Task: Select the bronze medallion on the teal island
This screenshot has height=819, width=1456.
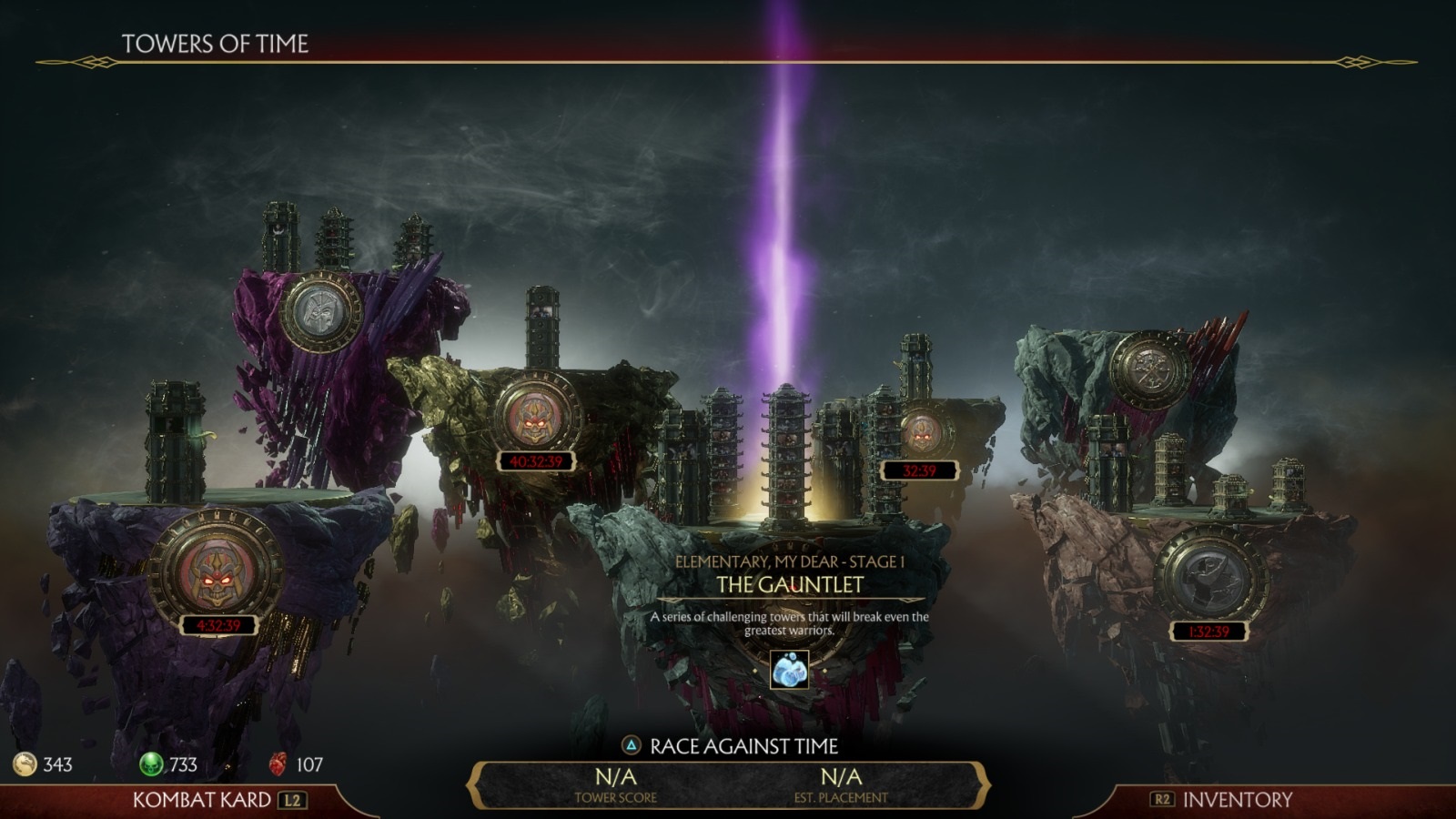Action: (1150, 372)
